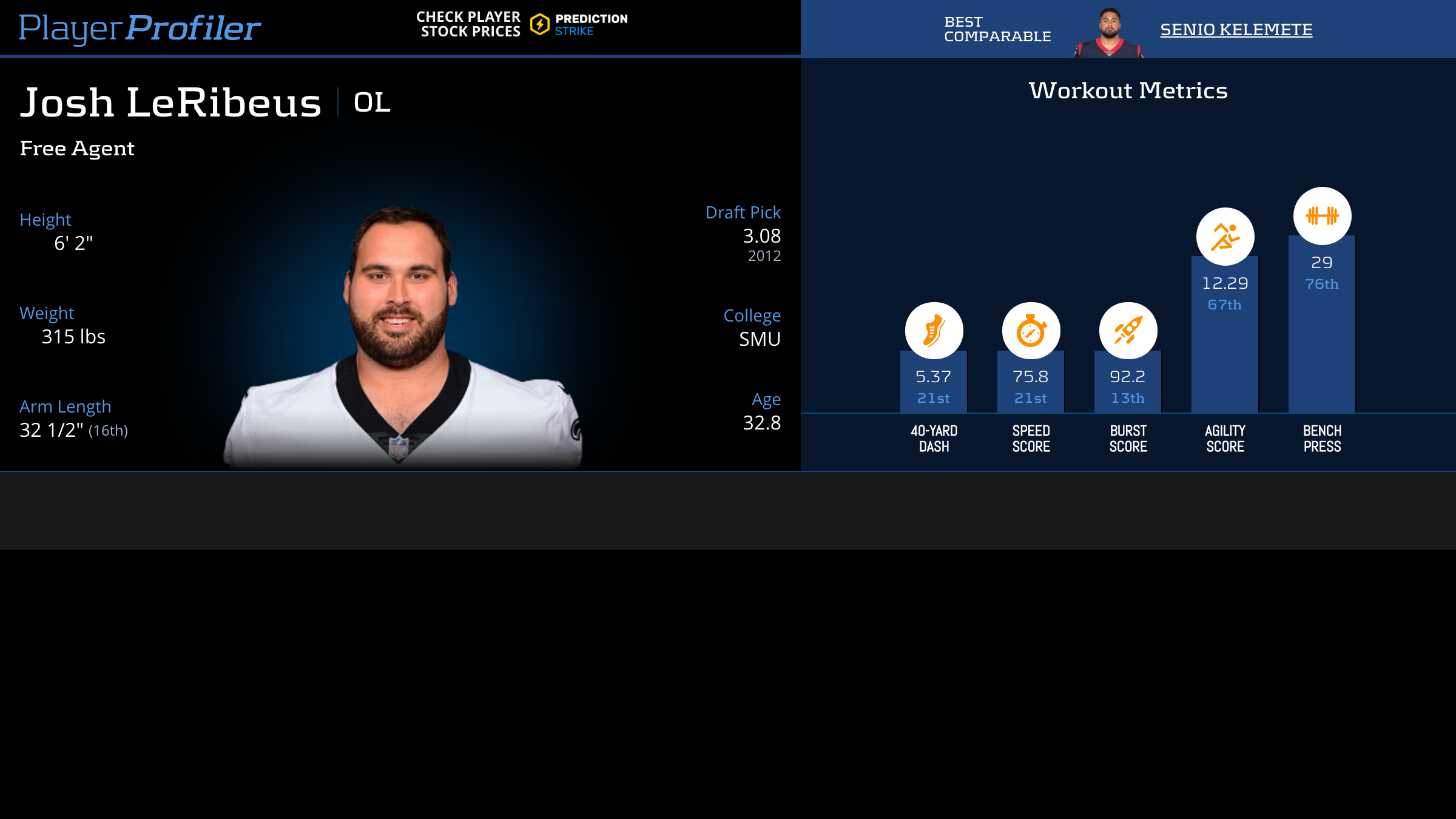Select the Speed Score stopwatch icon
The image size is (1456, 819).
pyautogui.click(x=1031, y=331)
